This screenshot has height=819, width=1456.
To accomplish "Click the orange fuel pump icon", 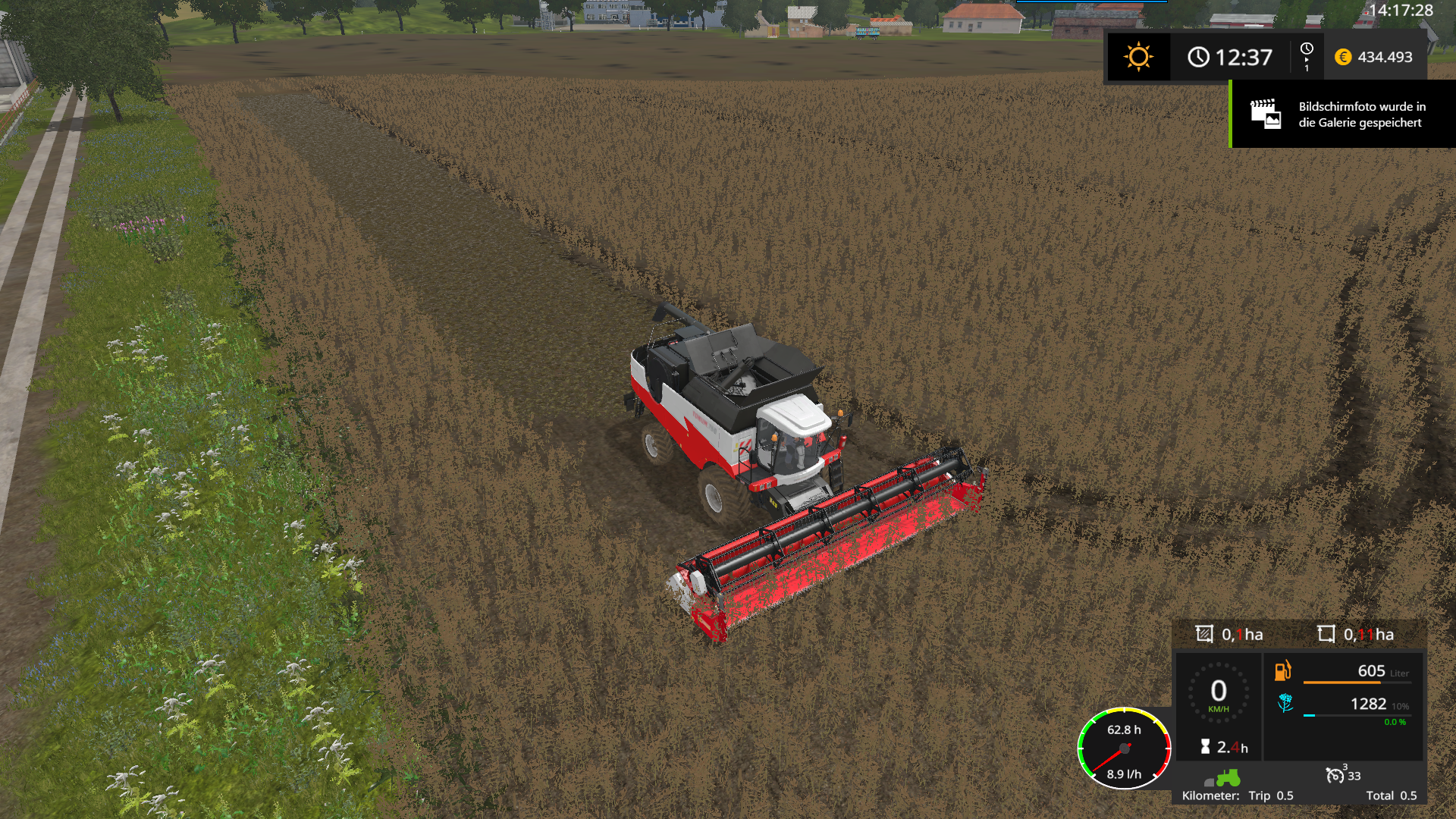I will [1282, 670].
